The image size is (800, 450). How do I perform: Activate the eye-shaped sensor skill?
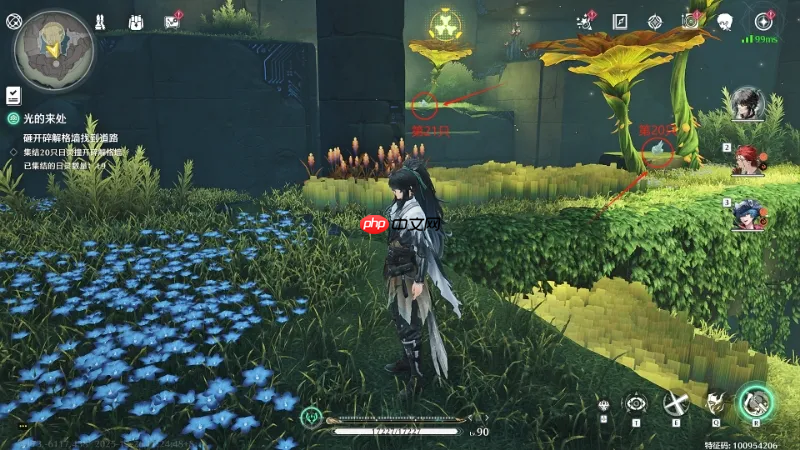[635, 403]
